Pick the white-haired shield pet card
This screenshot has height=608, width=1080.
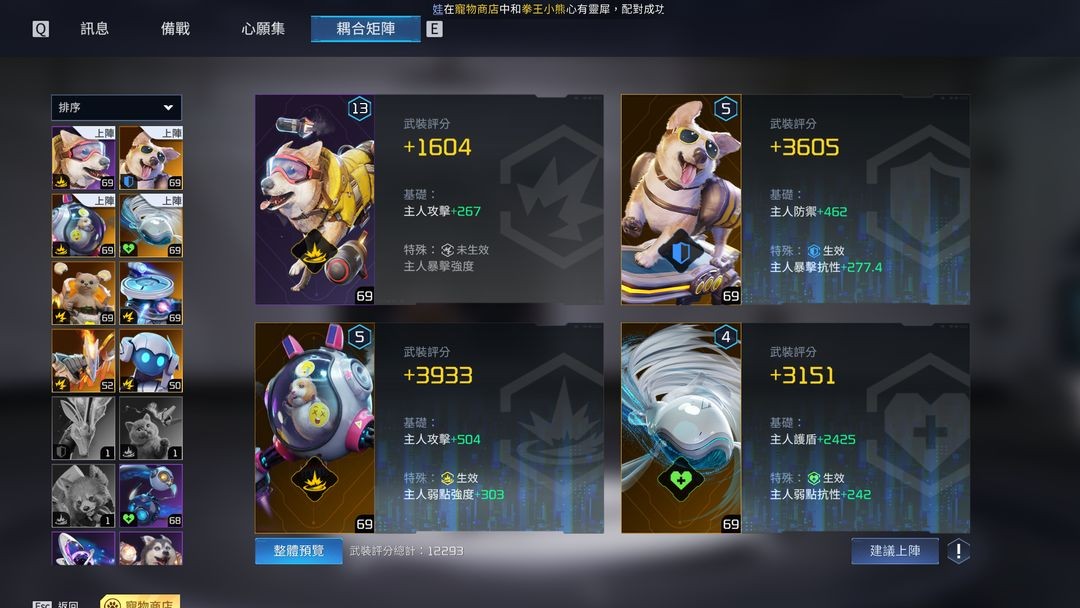pos(681,428)
